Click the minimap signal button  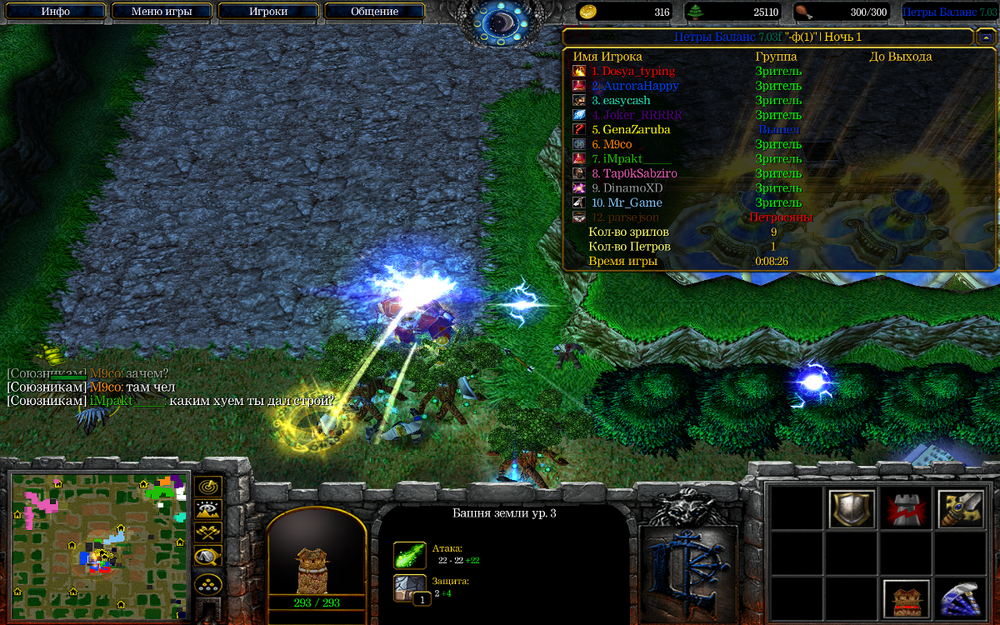tap(209, 487)
